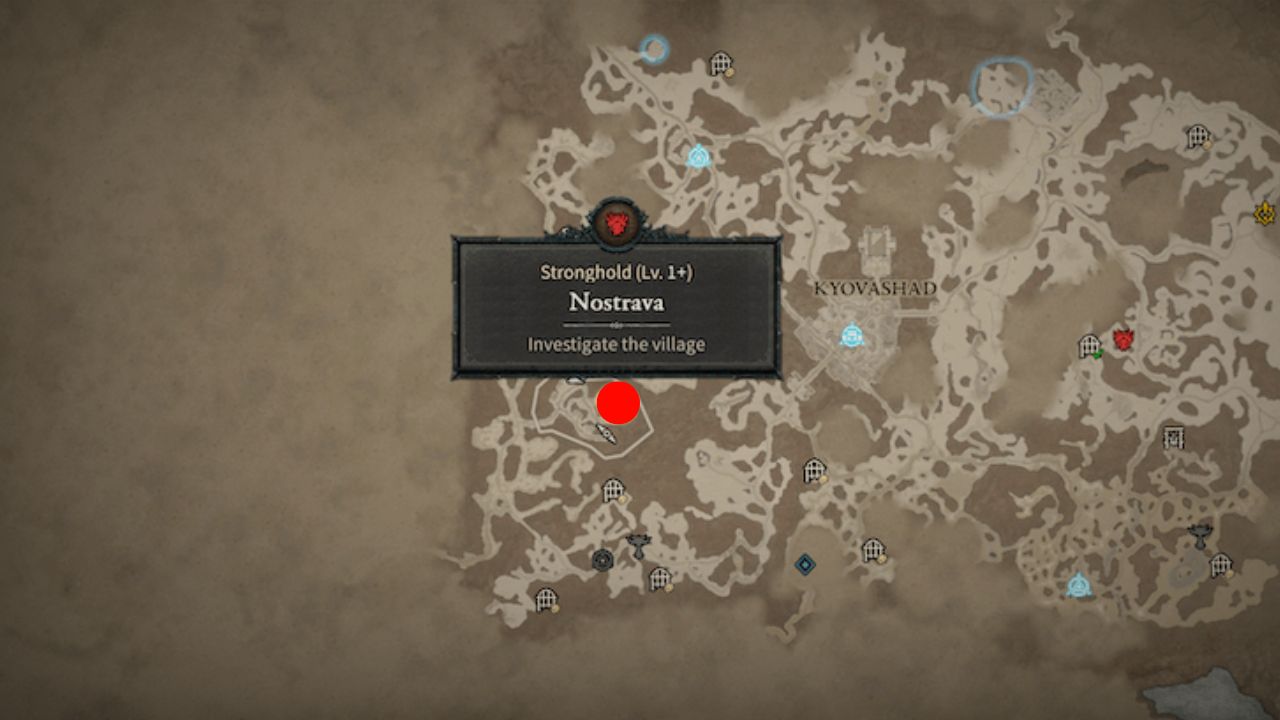The image size is (1280, 720).
Task: Select the blue side quest icon above Nostrava
Action: pyautogui.click(x=698, y=156)
